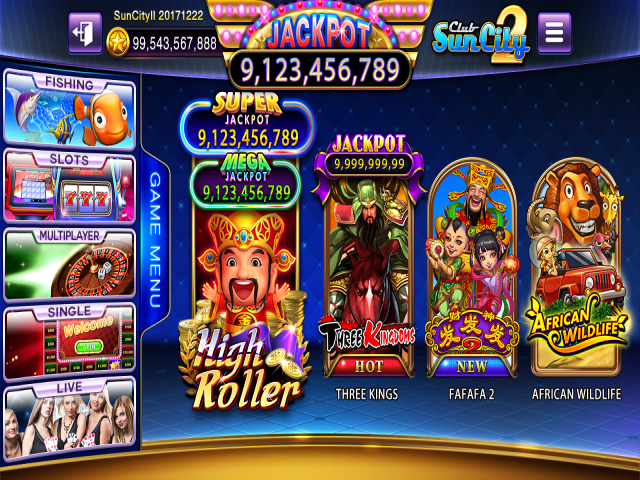This screenshot has height=480, width=640.
Task: Launch the High Roller slot game
Action: coord(246,300)
